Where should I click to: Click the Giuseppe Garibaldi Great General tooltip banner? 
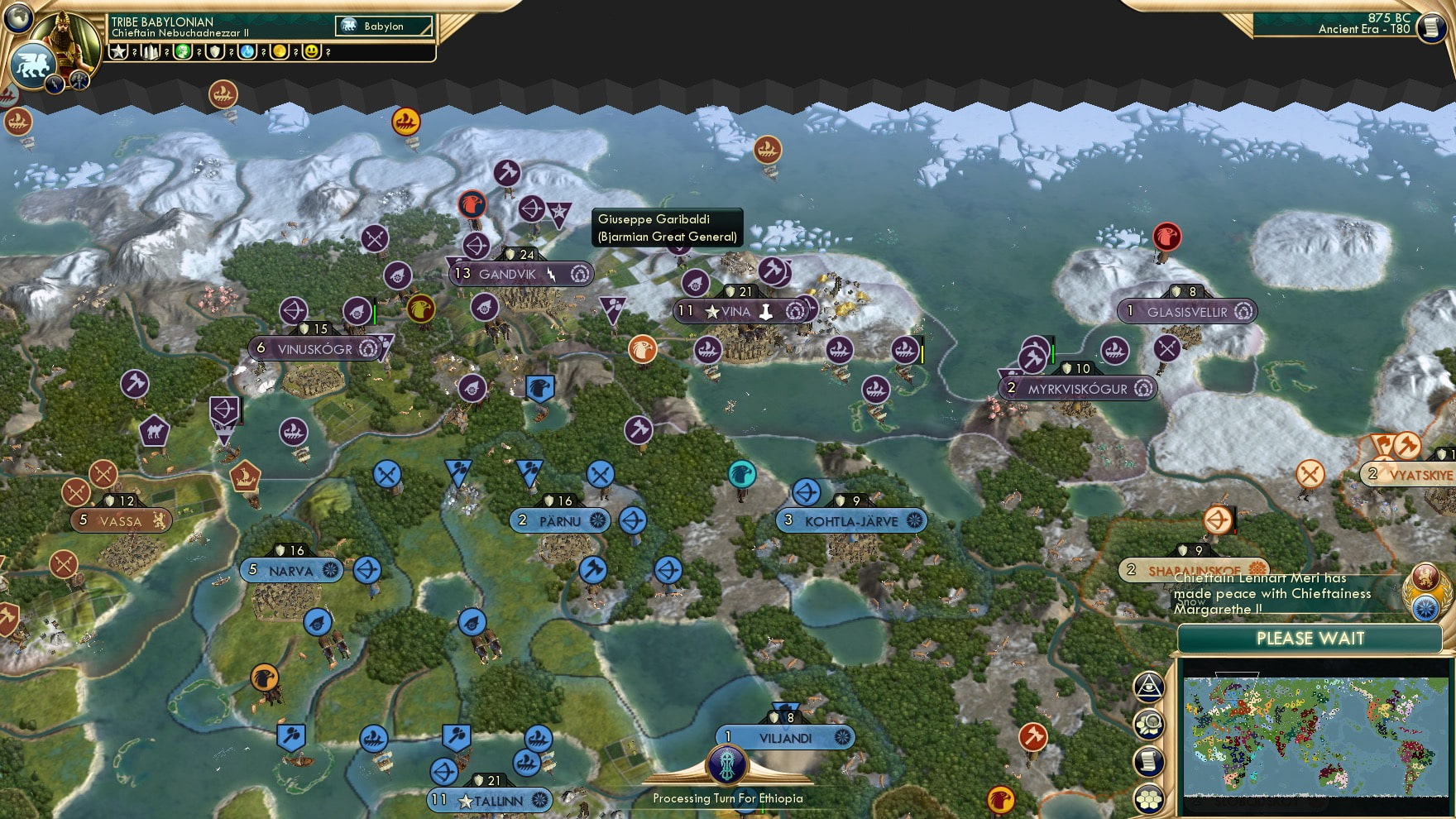click(665, 227)
